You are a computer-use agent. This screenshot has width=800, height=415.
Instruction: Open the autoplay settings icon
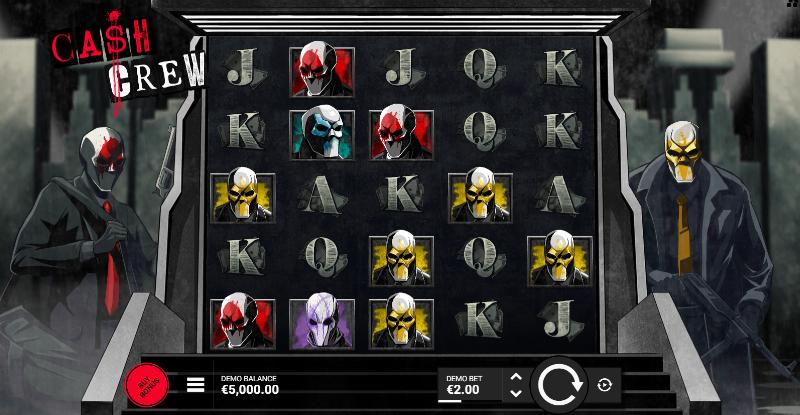tap(604, 384)
